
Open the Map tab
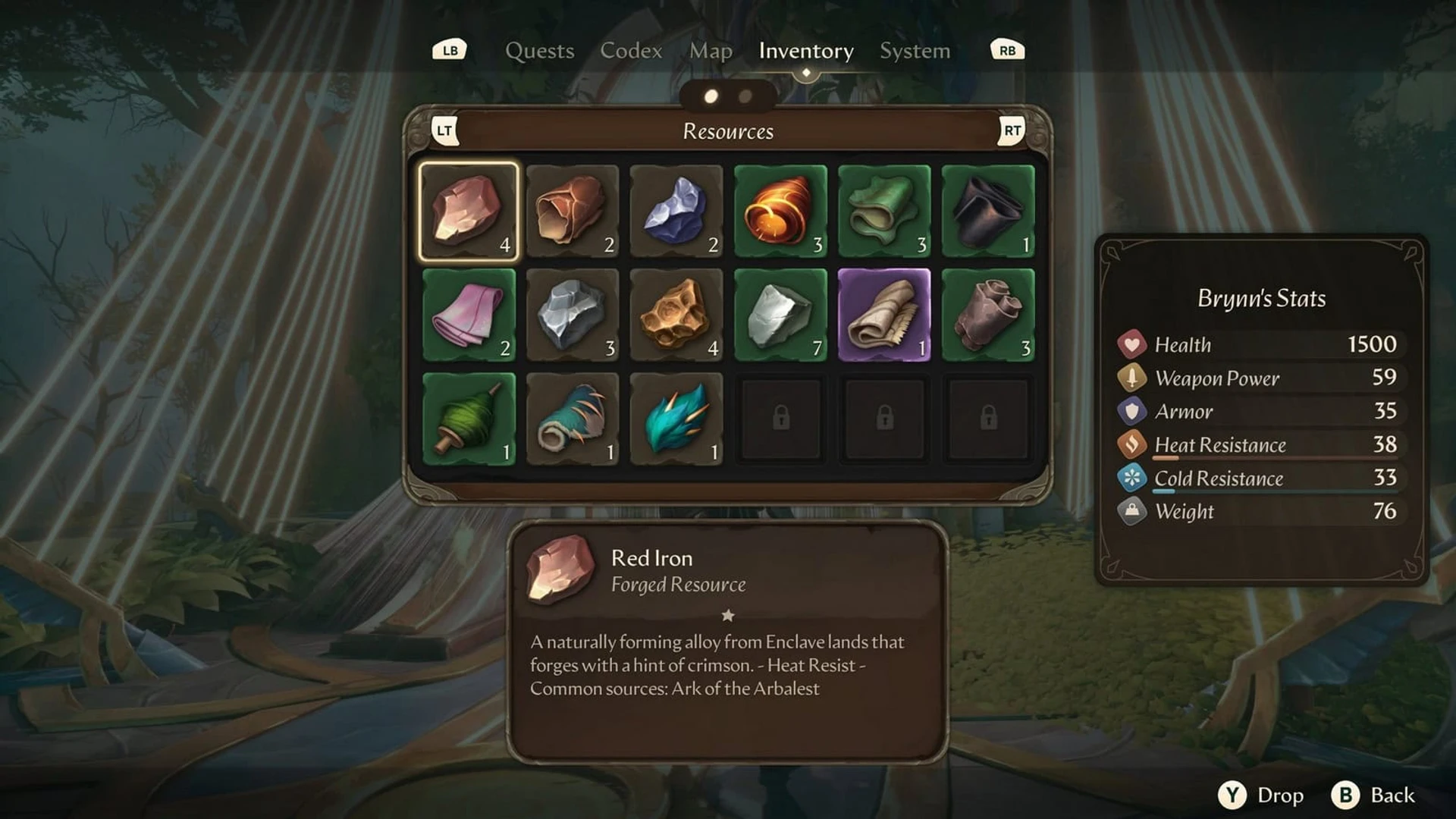[711, 51]
